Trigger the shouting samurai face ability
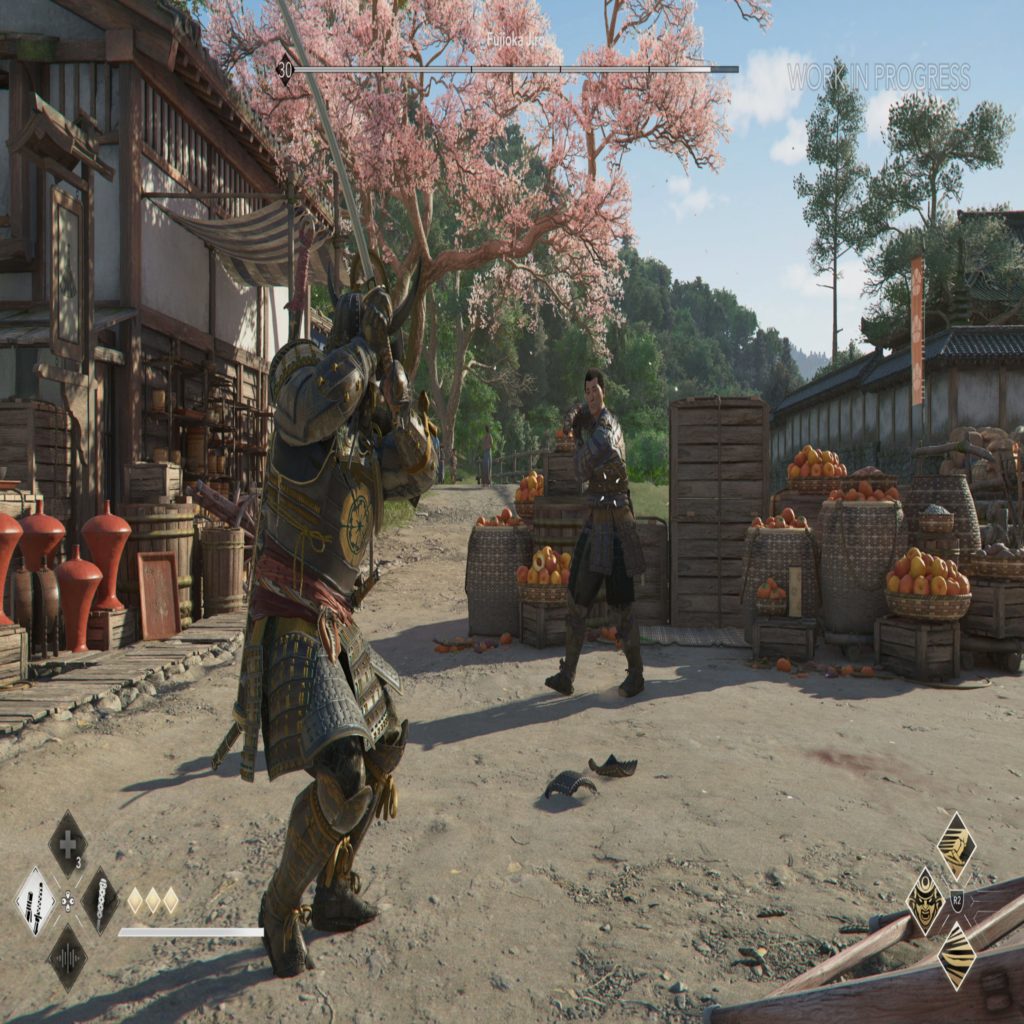 (x=925, y=900)
